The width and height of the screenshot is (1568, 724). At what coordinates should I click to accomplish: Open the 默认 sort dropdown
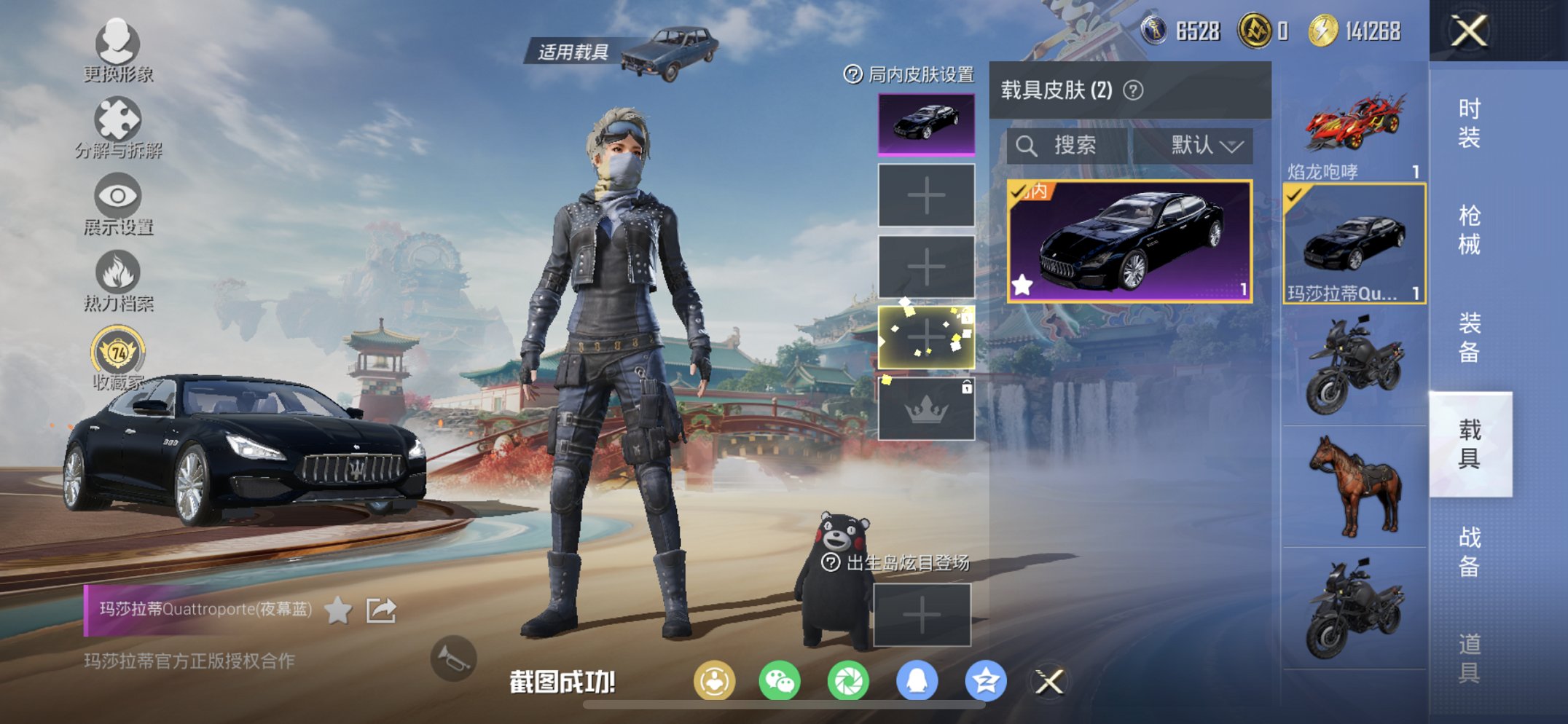1202,145
